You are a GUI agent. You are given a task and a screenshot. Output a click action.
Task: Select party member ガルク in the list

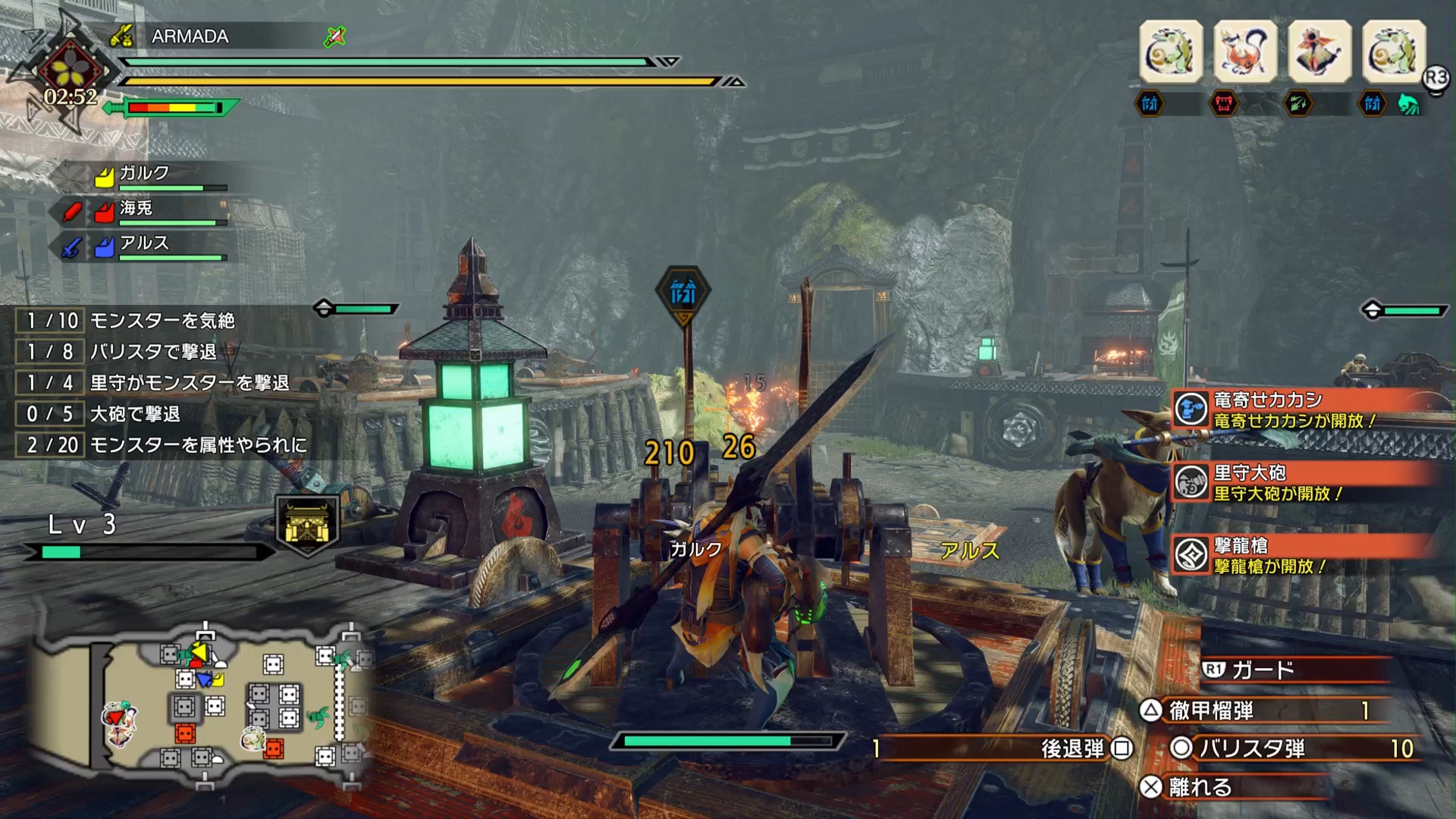click(x=144, y=174)
